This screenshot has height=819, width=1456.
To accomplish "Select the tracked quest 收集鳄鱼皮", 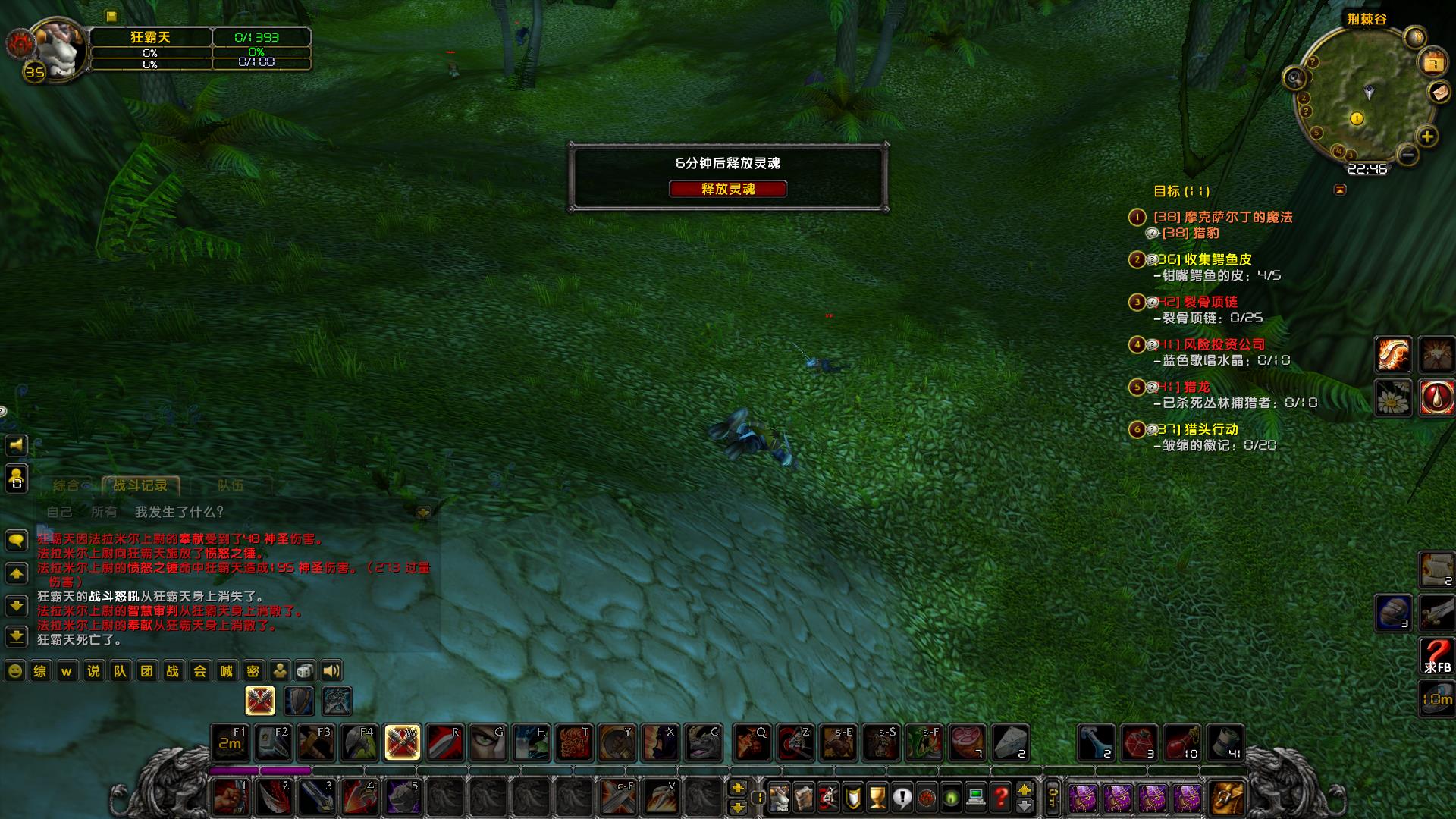I will pos(1218,259).
